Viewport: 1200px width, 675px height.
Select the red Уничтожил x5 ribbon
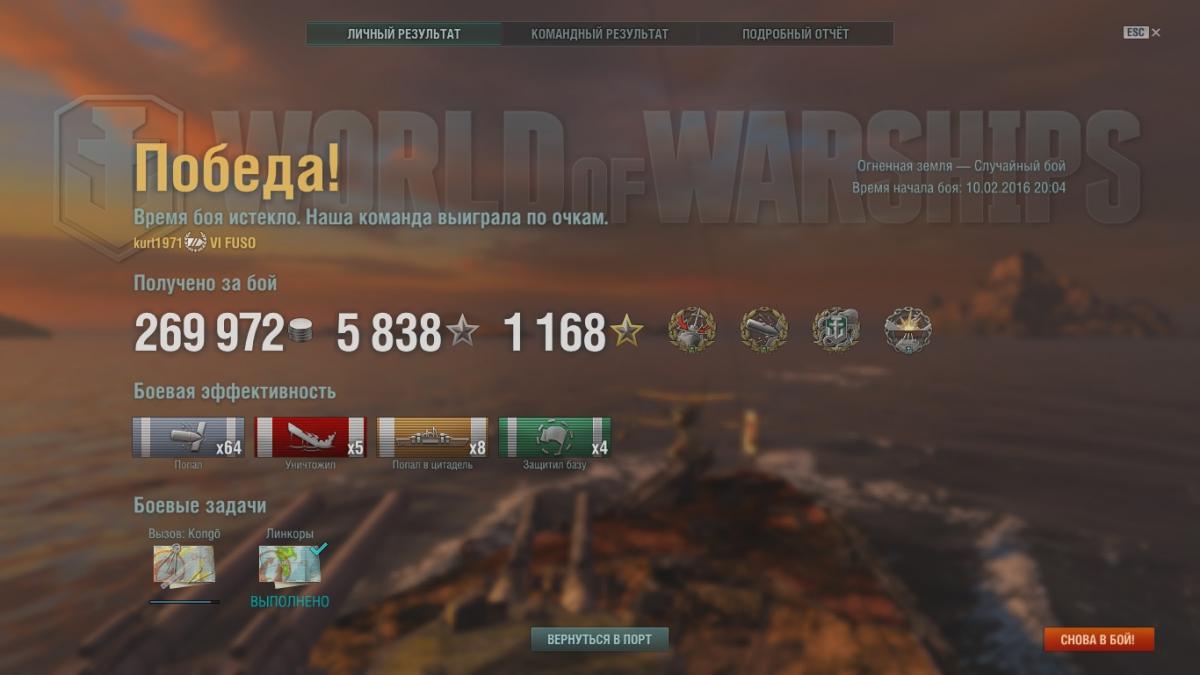[x=310, y=437]
